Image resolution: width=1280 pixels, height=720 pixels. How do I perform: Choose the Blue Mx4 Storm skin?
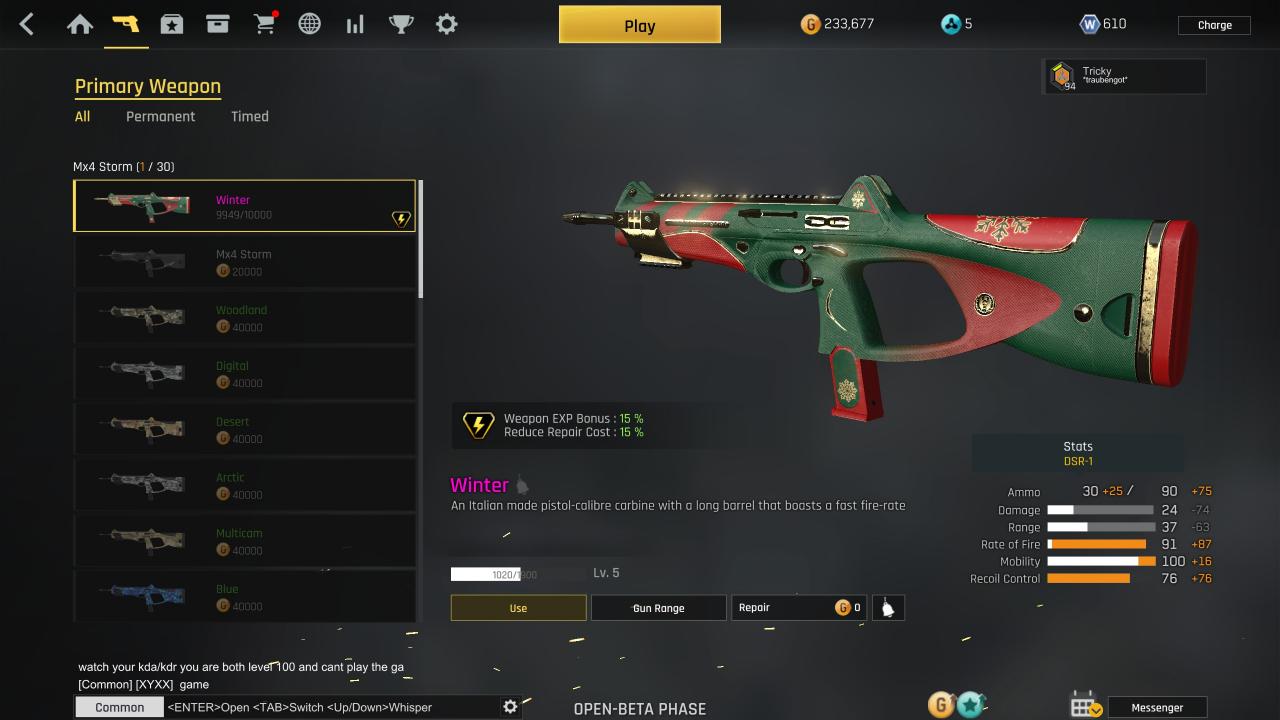[244, 596]
